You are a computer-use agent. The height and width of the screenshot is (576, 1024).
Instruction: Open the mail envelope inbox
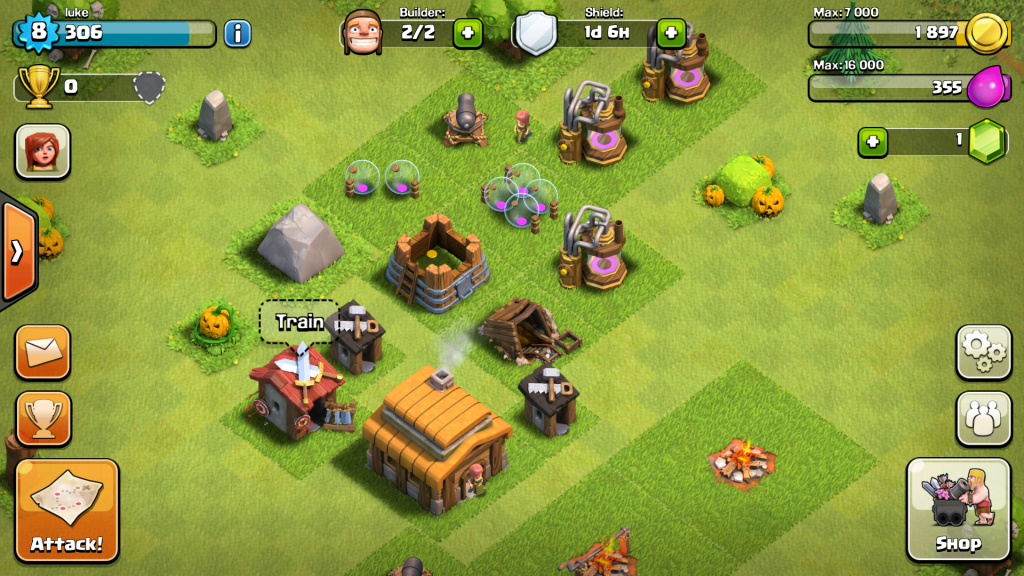[x=43, y=352]
